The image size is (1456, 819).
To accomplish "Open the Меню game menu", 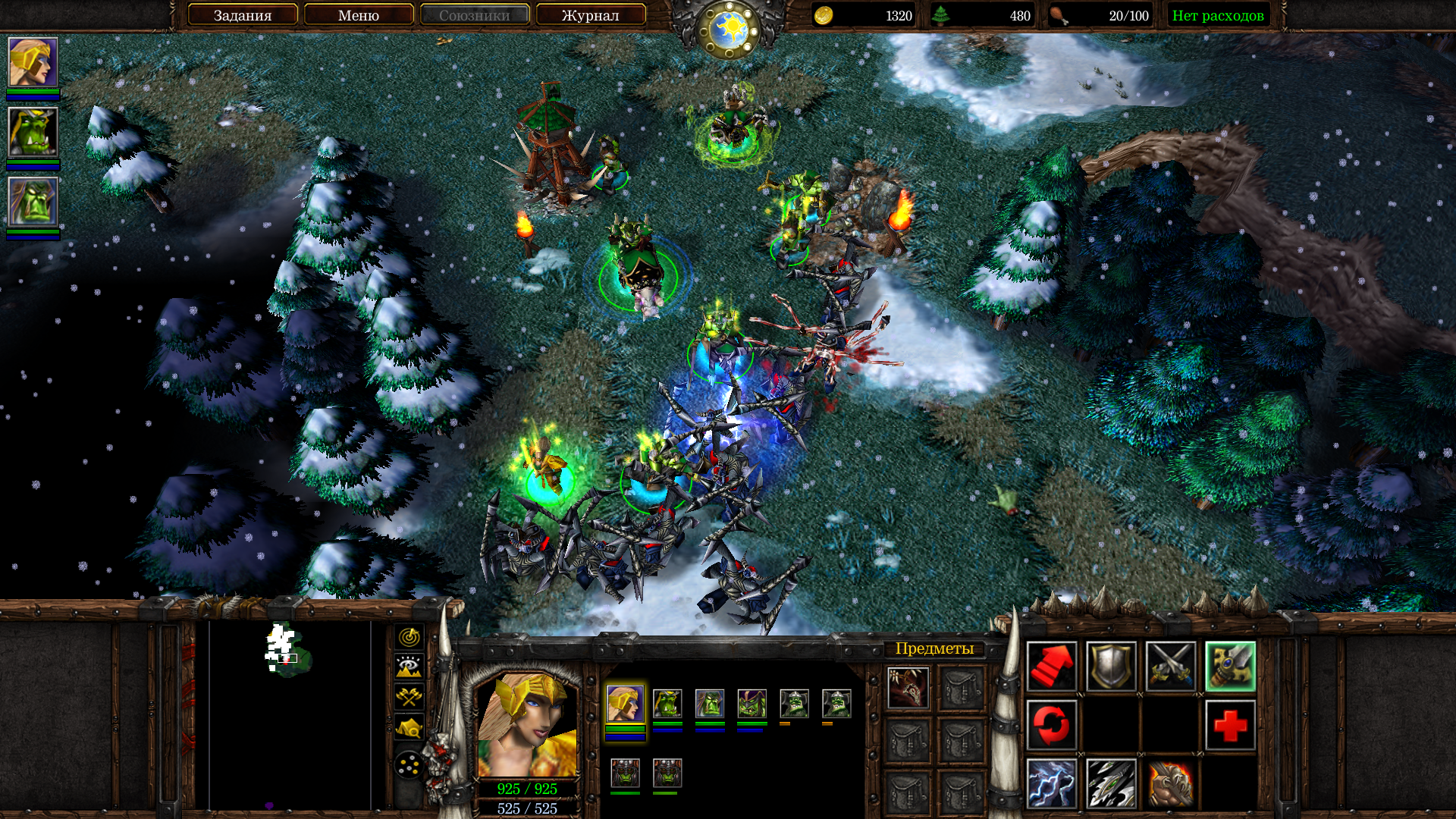I will click(x=359, y=15).
